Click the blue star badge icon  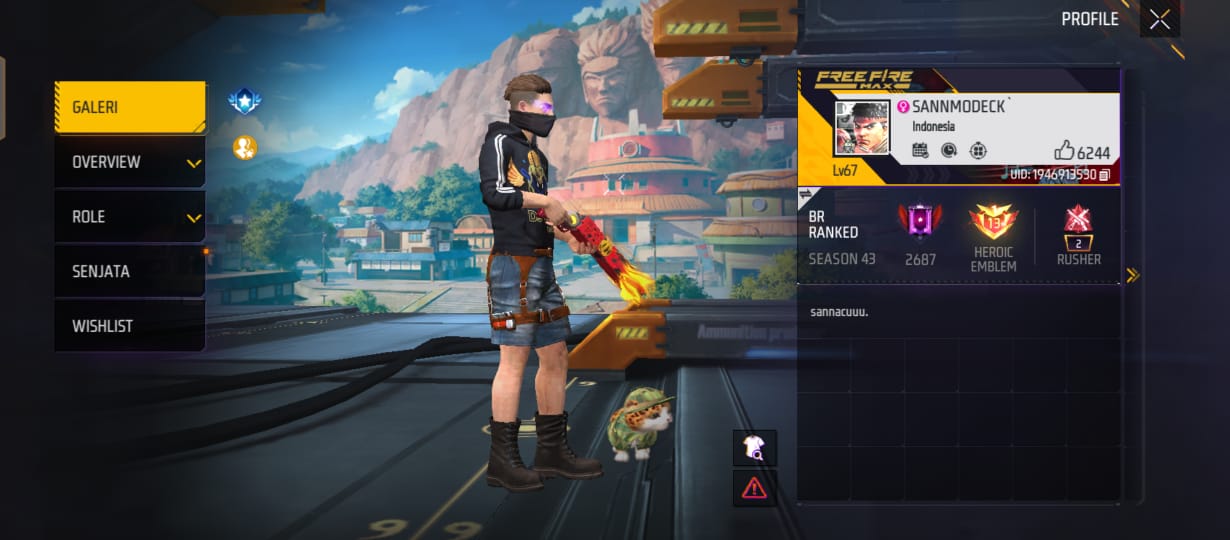[x=244, y=100]
